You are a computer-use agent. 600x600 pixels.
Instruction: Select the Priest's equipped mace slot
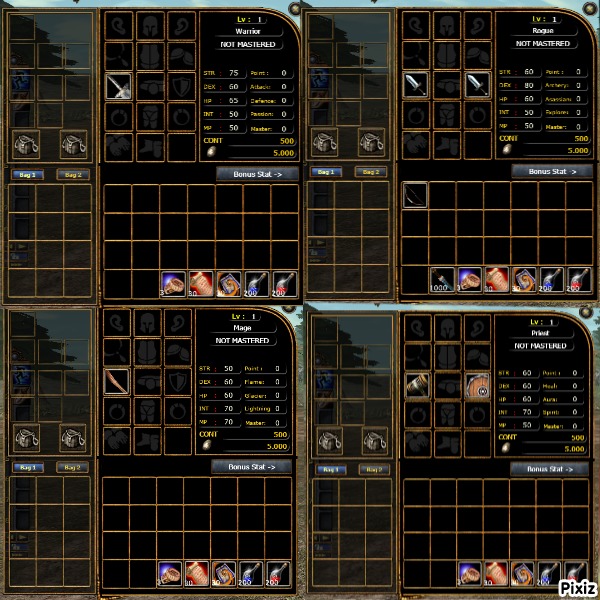[x=416, y=385]
